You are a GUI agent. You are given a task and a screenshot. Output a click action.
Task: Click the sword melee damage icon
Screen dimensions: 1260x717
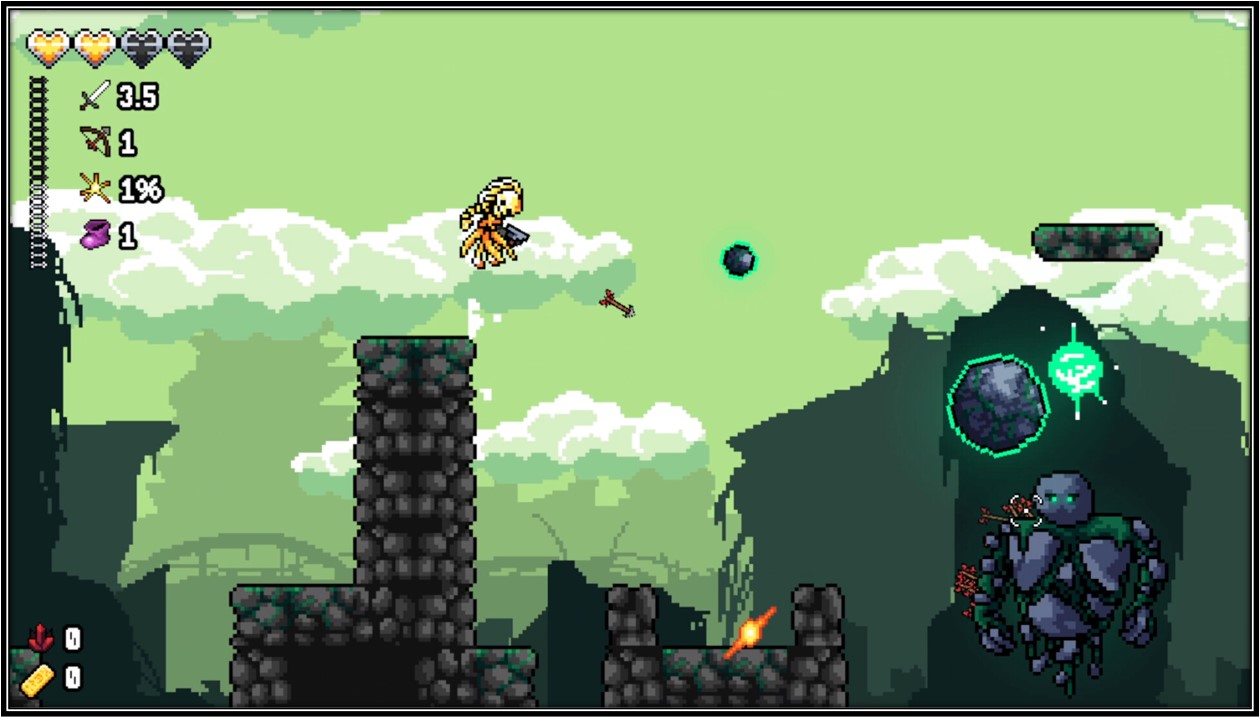(x=94, y=96)
